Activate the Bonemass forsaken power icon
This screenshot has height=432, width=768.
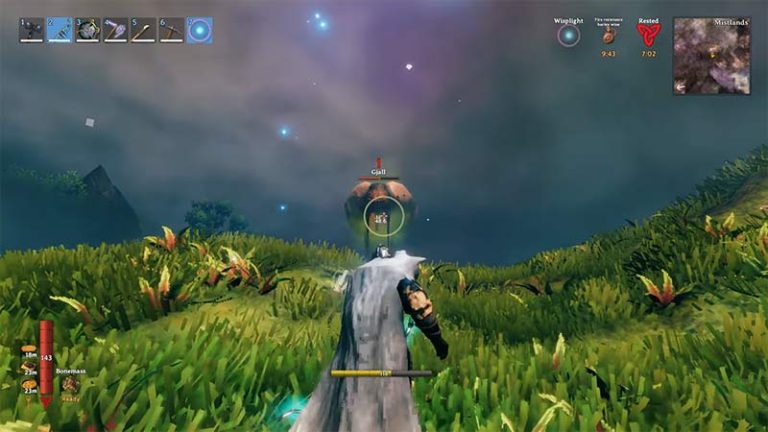pos(70,383)
